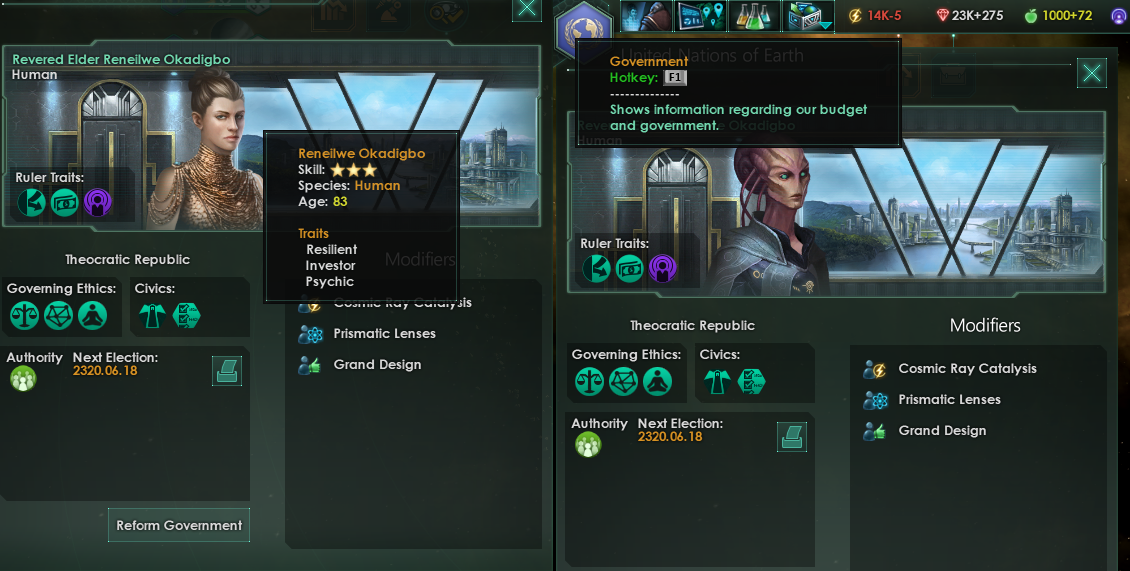Open the Situation Log map-pins icon

700,15
